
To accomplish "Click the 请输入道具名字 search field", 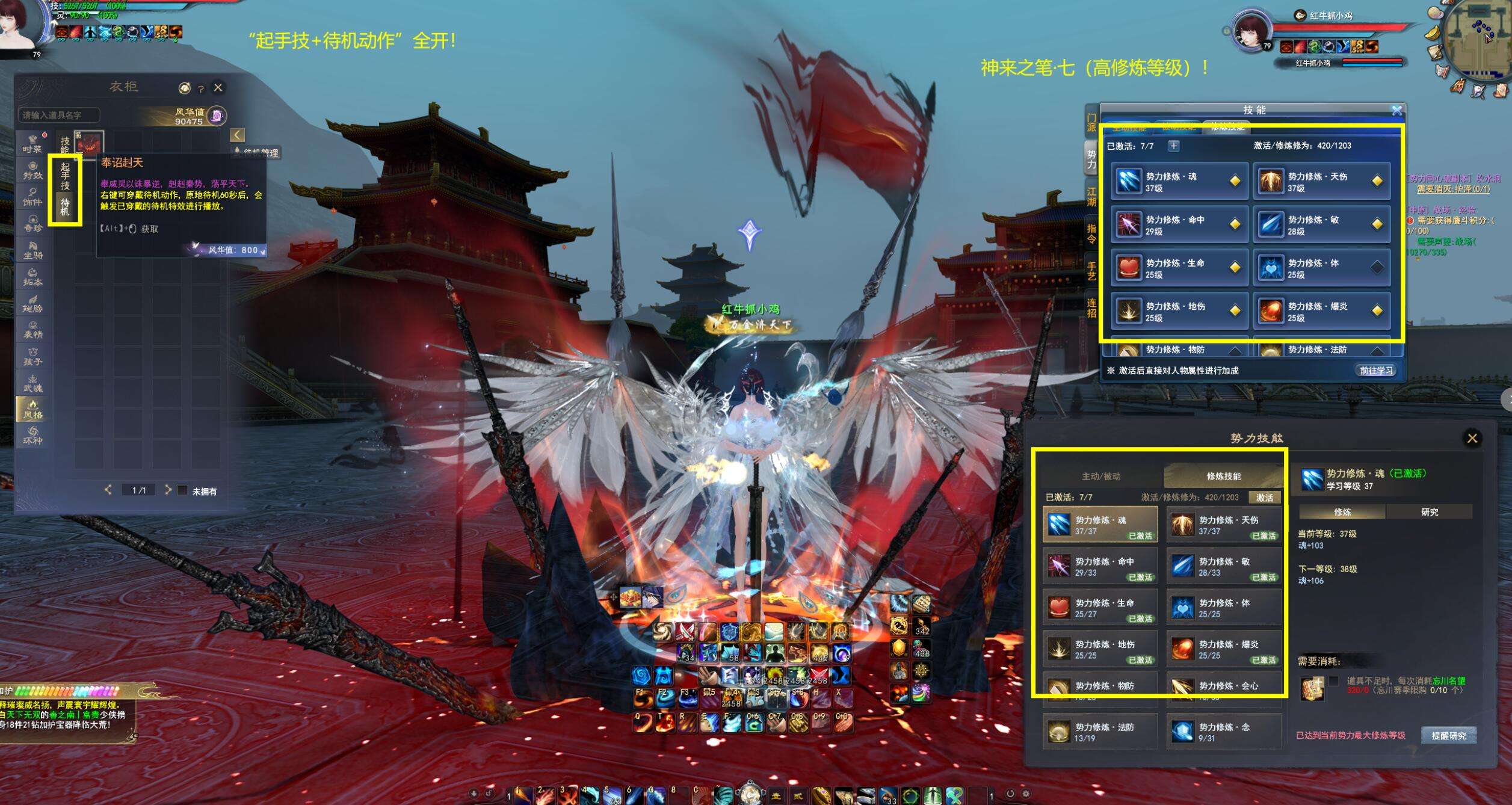I will pos(59,115).
